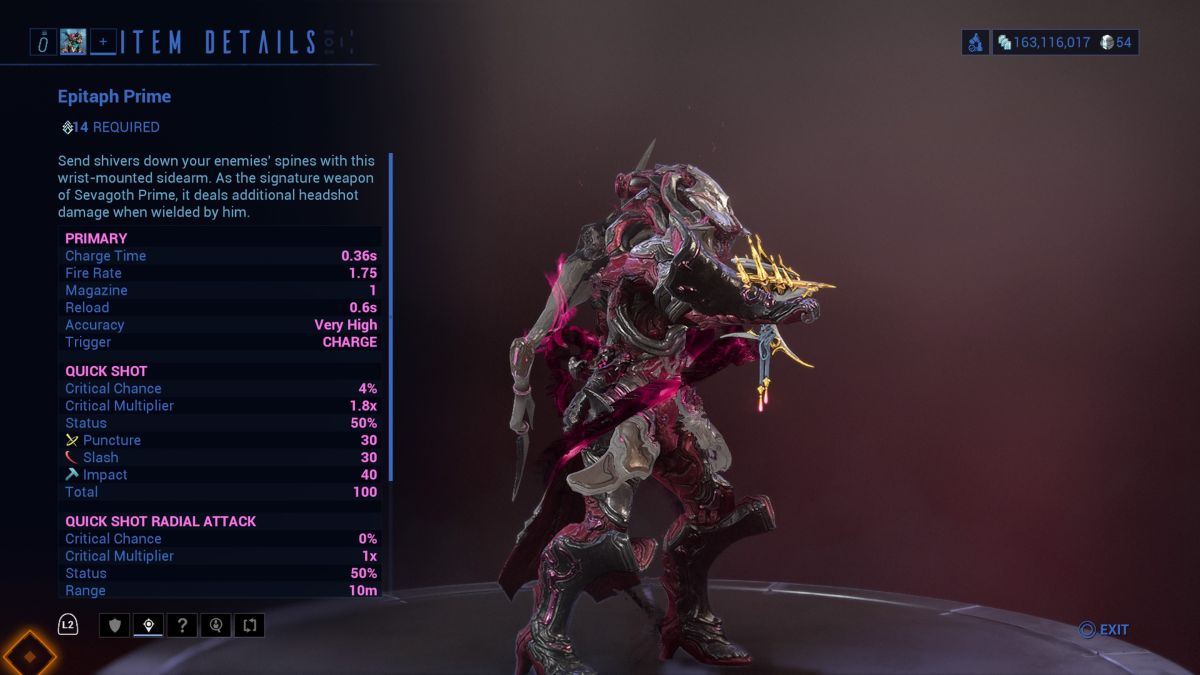Exit the Item Details screen

[x=1104, y=630]
